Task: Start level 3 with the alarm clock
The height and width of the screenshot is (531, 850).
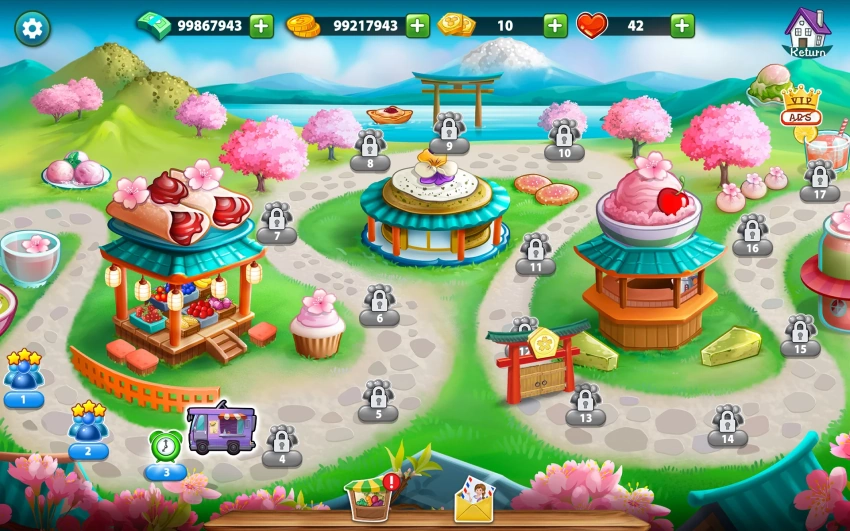Action: [166, 451]
